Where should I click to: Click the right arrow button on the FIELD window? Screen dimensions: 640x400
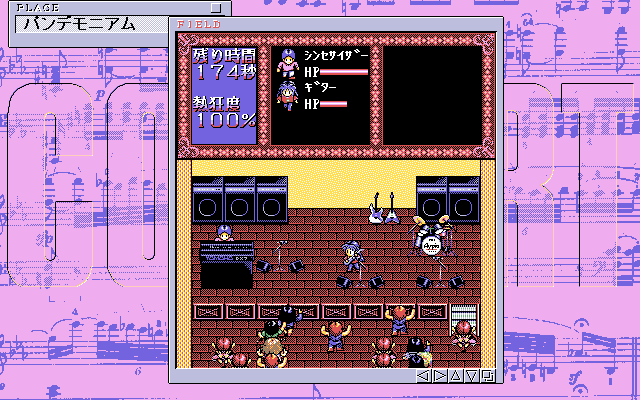(439, 376)
